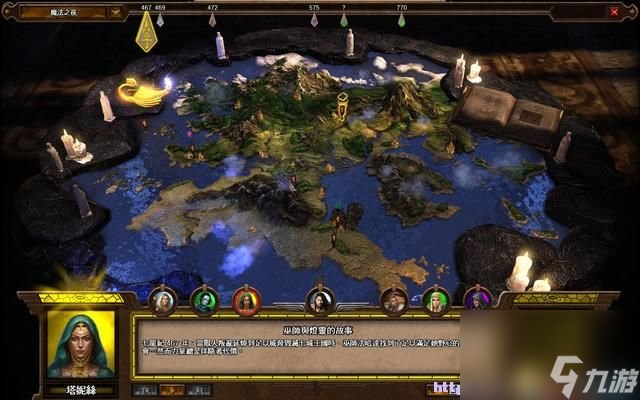640x400 pixels.
Task: Choose the white-haired hero portrait
Action: coord(162,300)
